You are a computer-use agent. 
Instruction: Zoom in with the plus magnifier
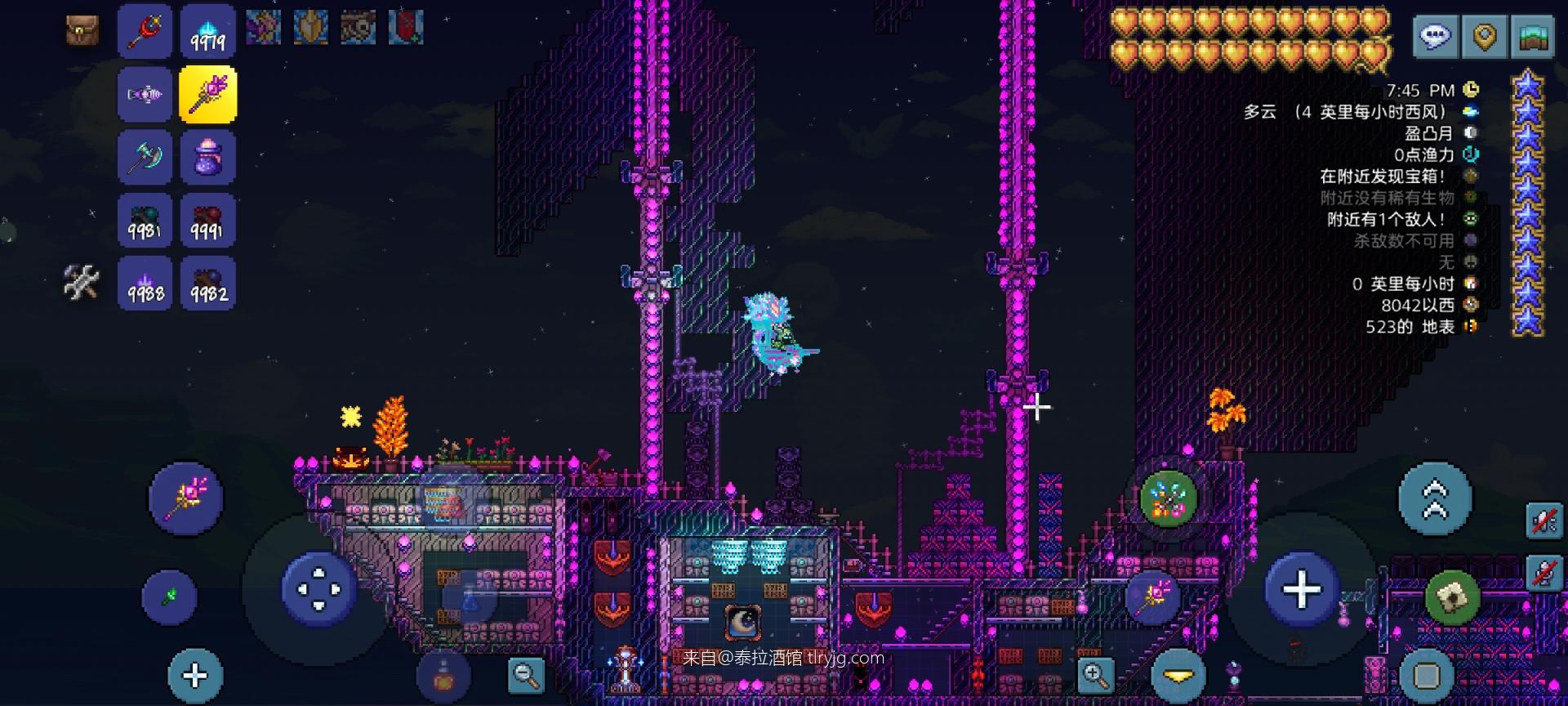coord(1095,675)
